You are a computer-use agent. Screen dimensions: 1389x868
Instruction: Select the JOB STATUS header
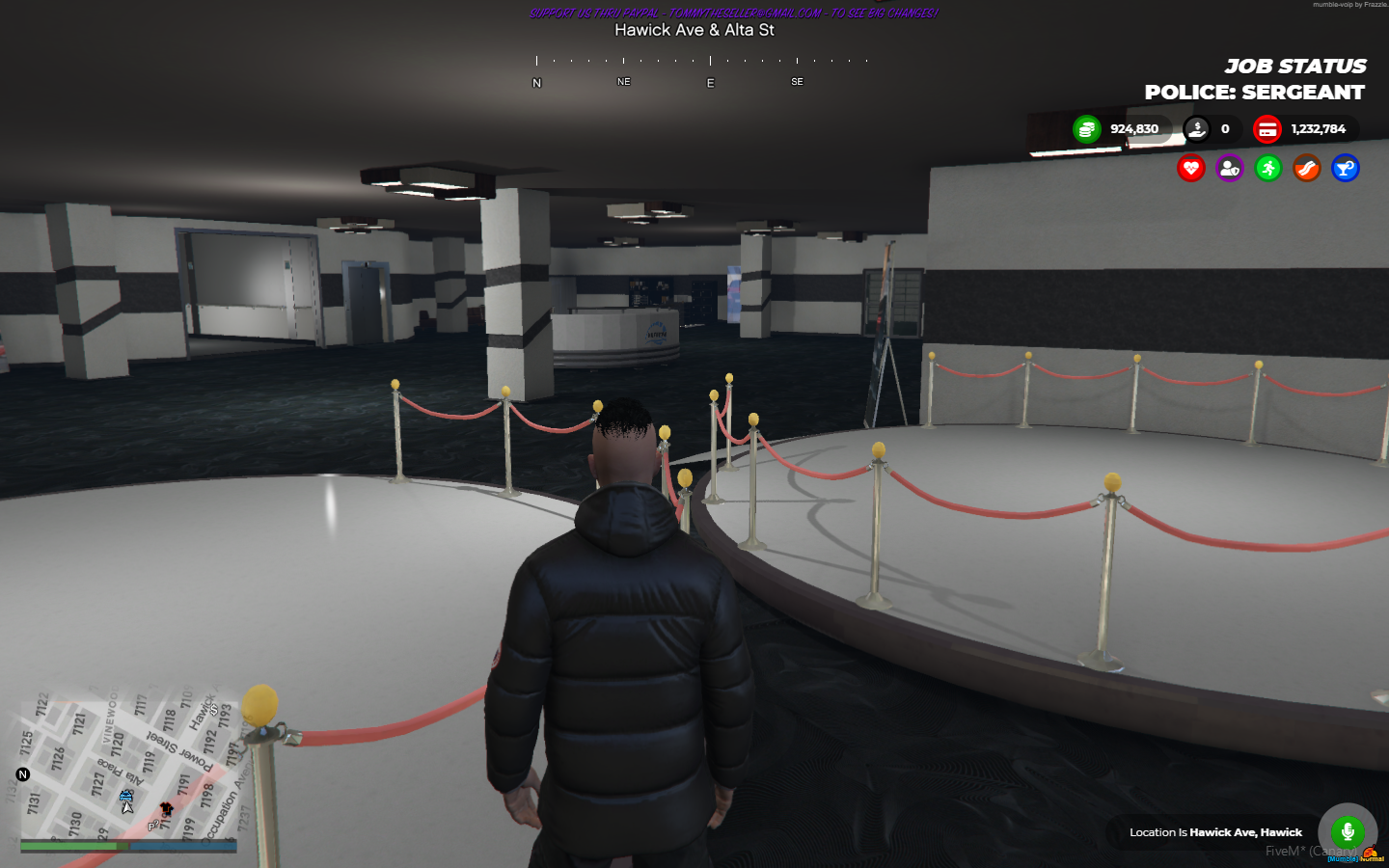1295,66
